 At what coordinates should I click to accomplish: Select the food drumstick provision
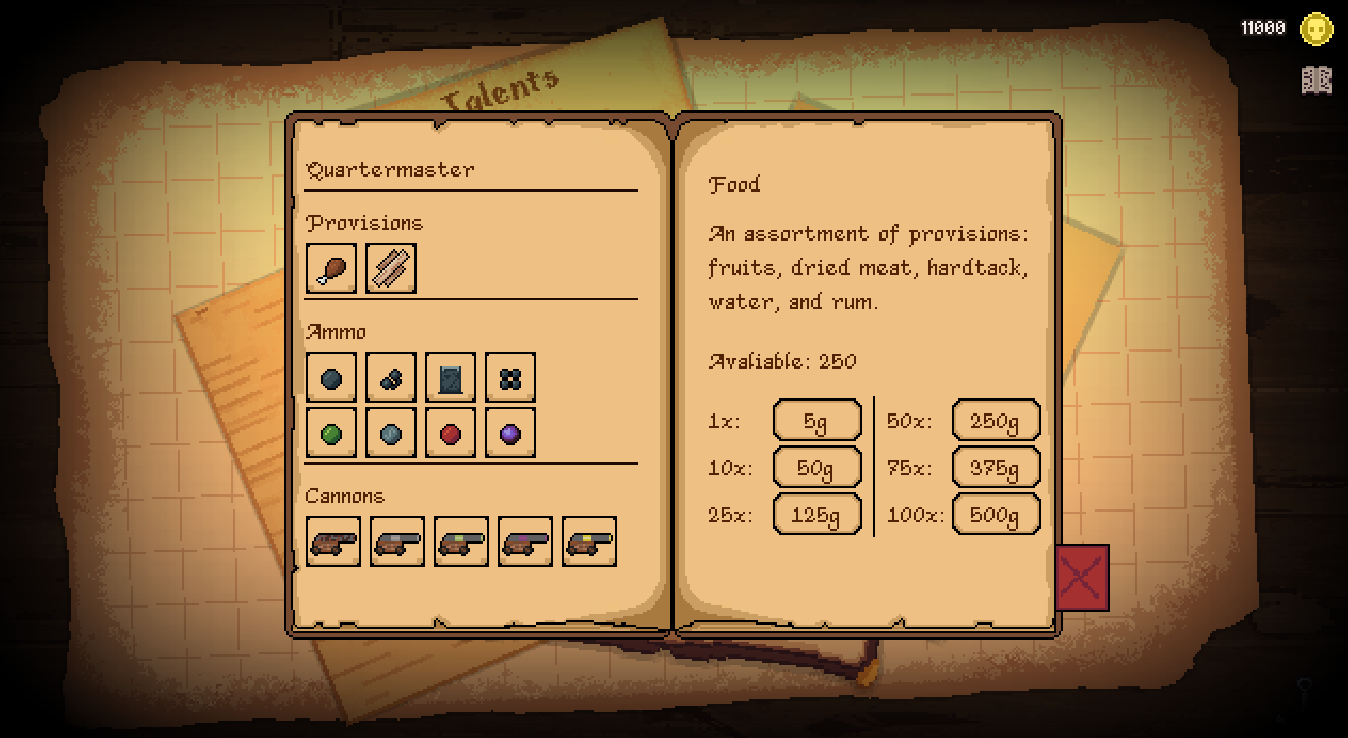click(331, 269)
